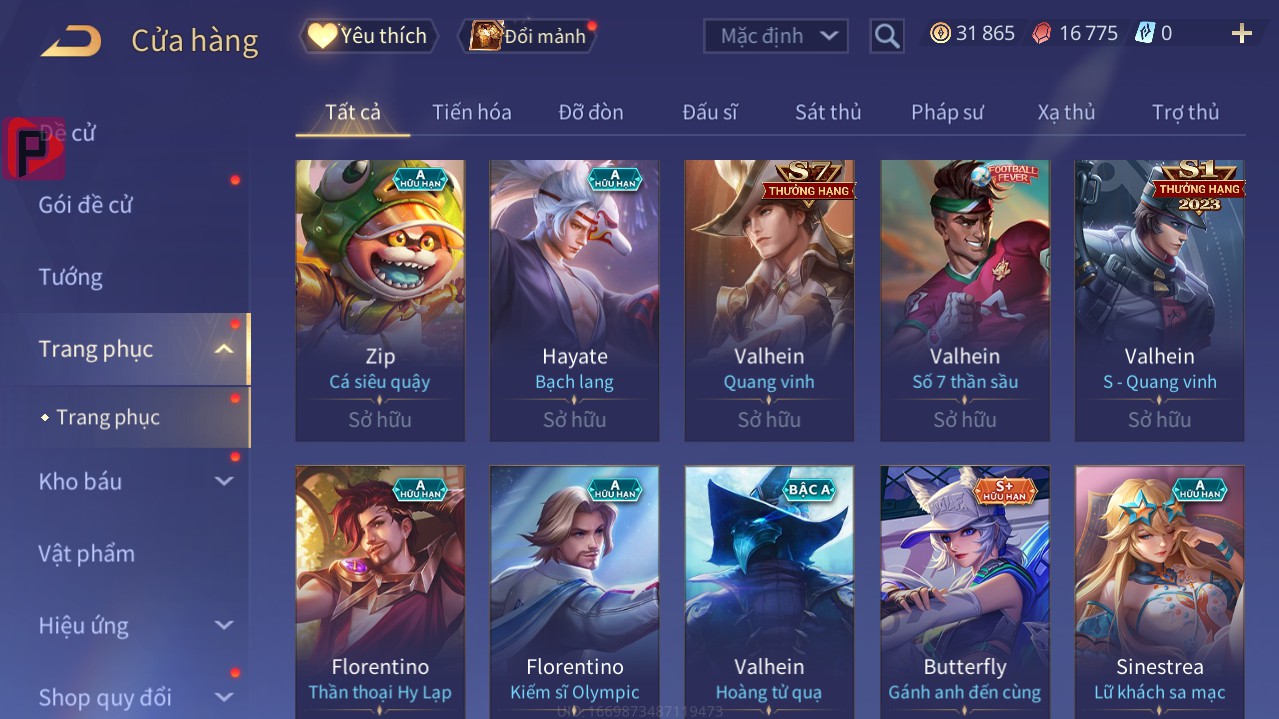Switch to the Đỡ đòn tab

[590, 112]
